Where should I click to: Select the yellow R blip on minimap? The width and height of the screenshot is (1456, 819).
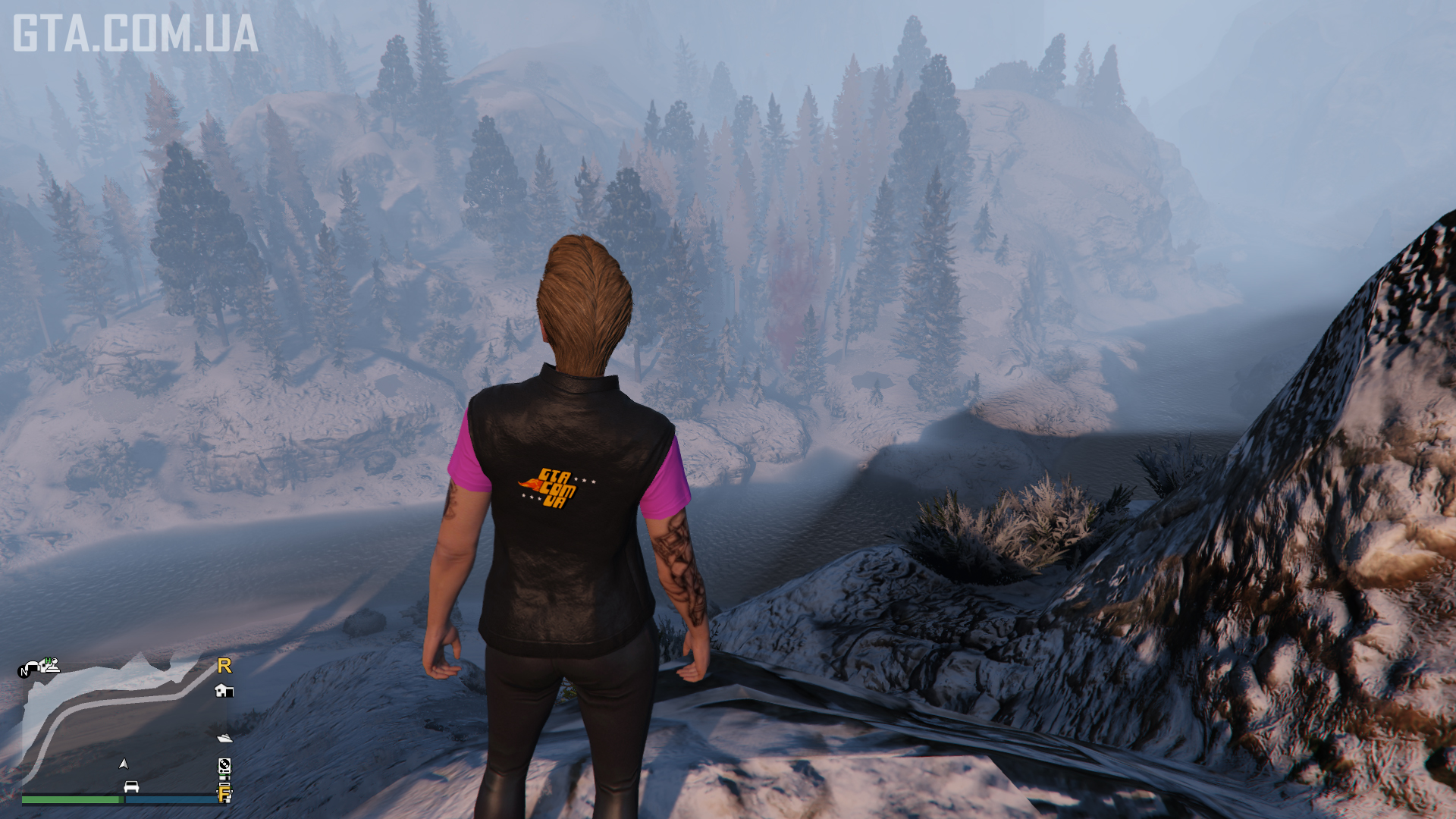coord(224,666)
